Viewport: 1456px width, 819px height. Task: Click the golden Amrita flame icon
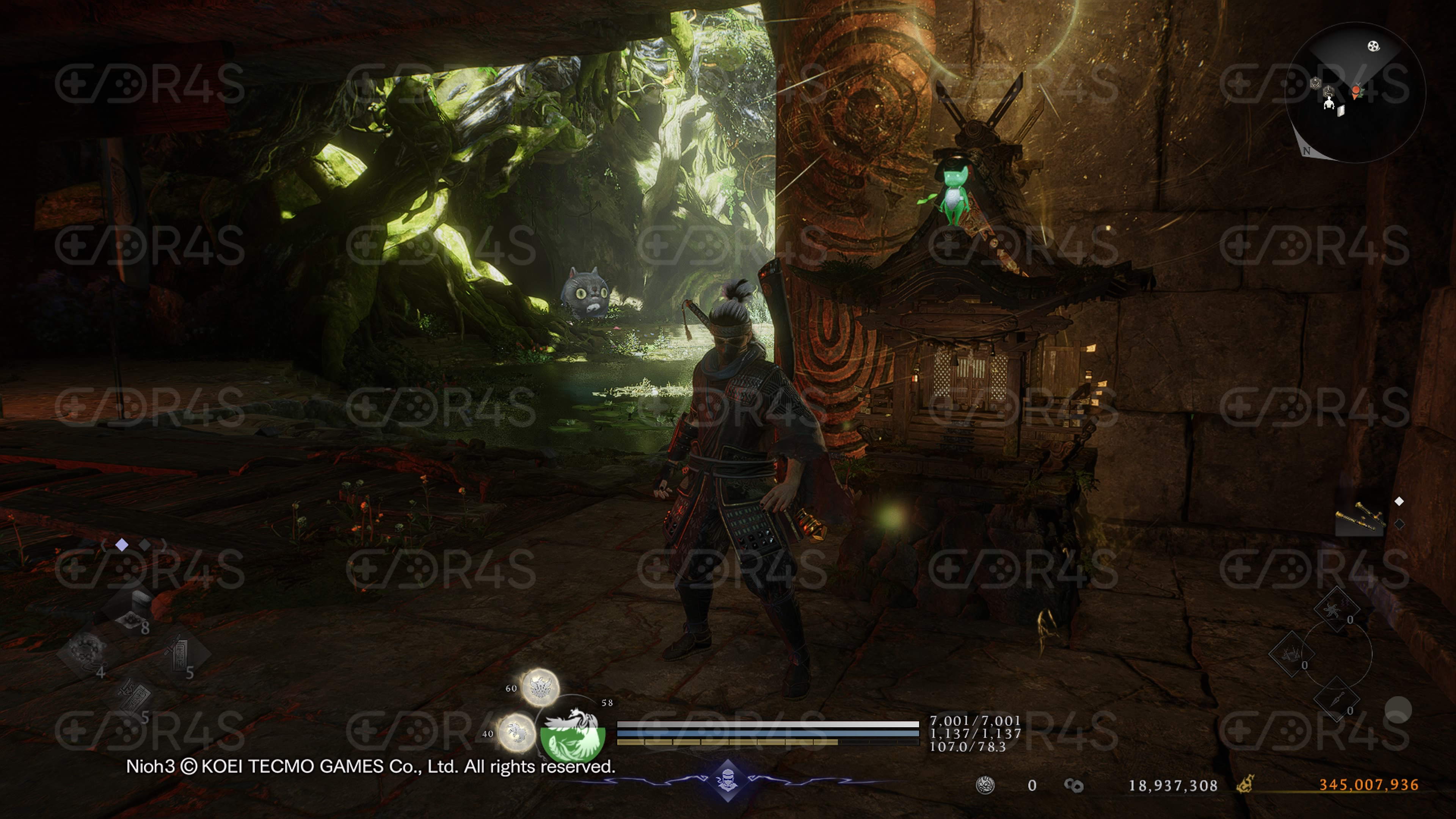[x=1245, y=784]
